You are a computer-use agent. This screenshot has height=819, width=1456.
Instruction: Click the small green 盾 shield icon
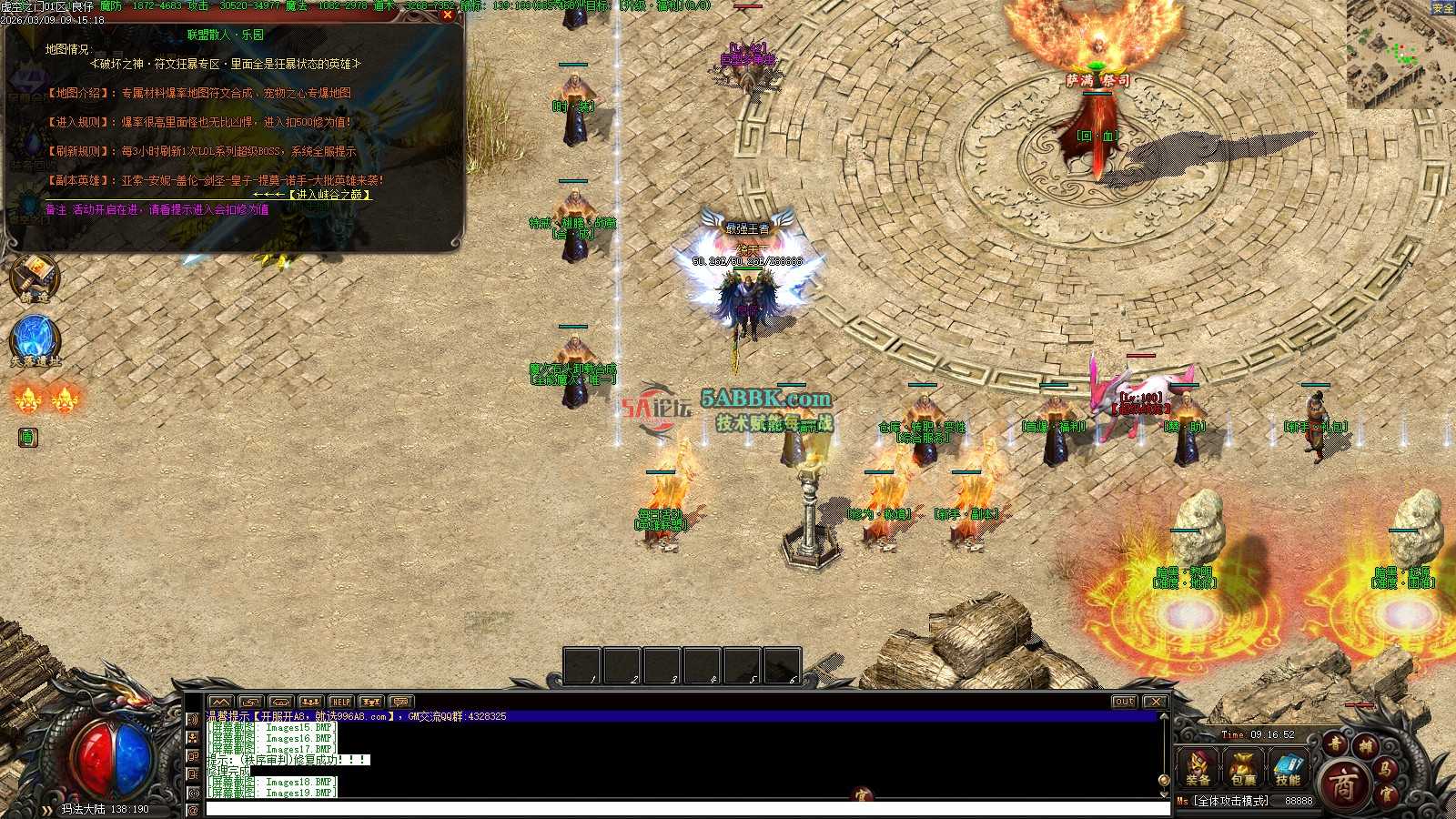click(27, 438)
